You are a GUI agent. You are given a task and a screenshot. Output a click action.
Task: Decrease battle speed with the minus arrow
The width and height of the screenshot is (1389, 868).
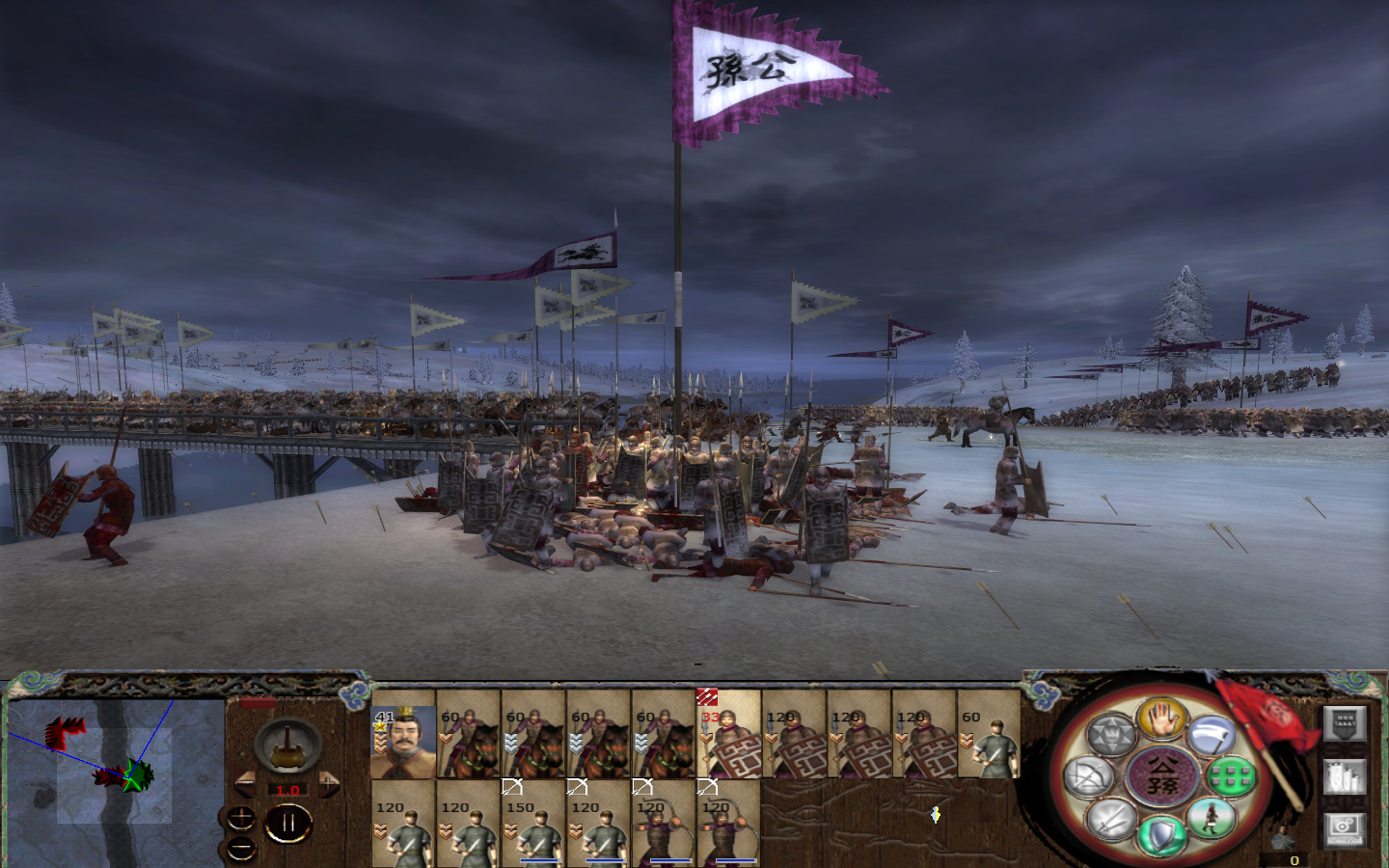(245, 782)
